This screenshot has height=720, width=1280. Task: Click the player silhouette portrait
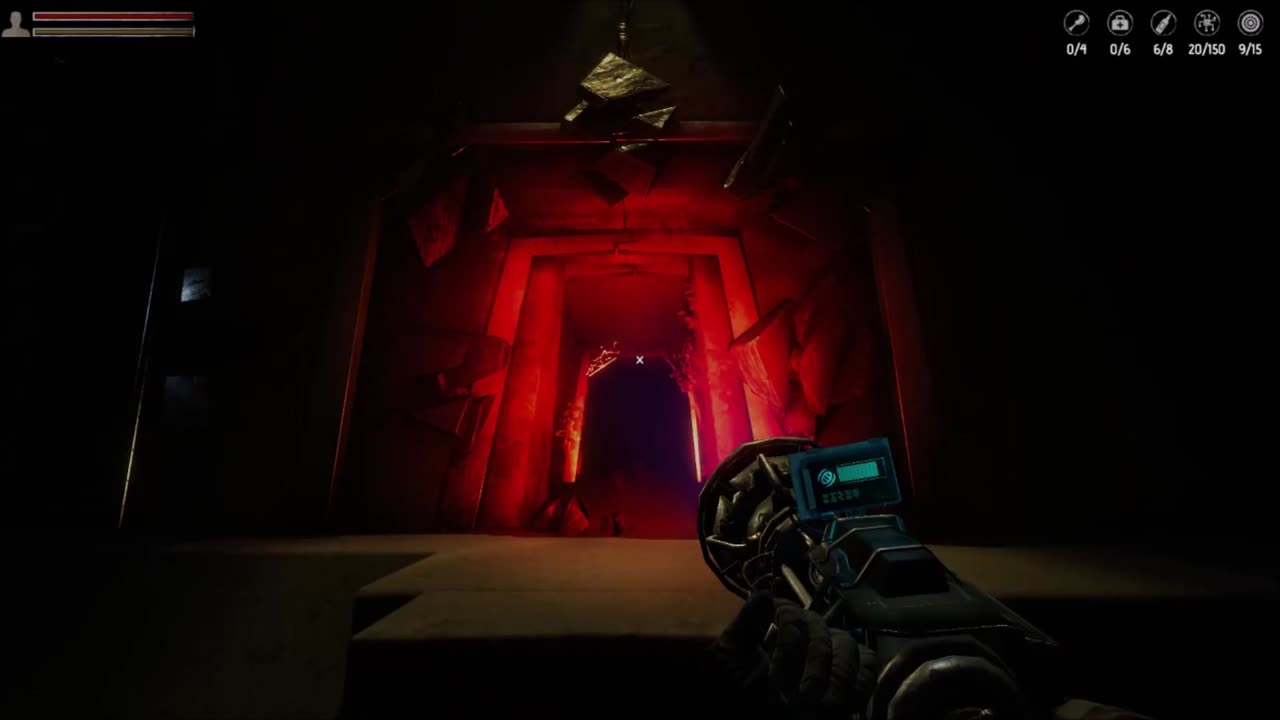point(16,24)
